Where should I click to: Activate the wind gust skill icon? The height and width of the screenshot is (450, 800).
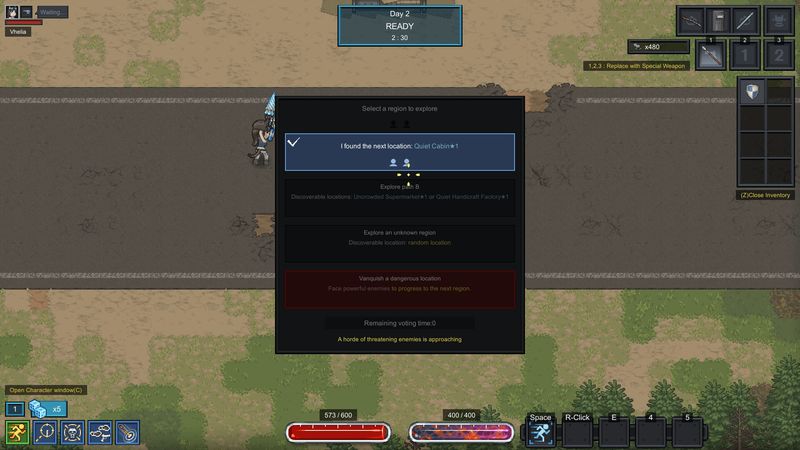[x=99, y=432]
